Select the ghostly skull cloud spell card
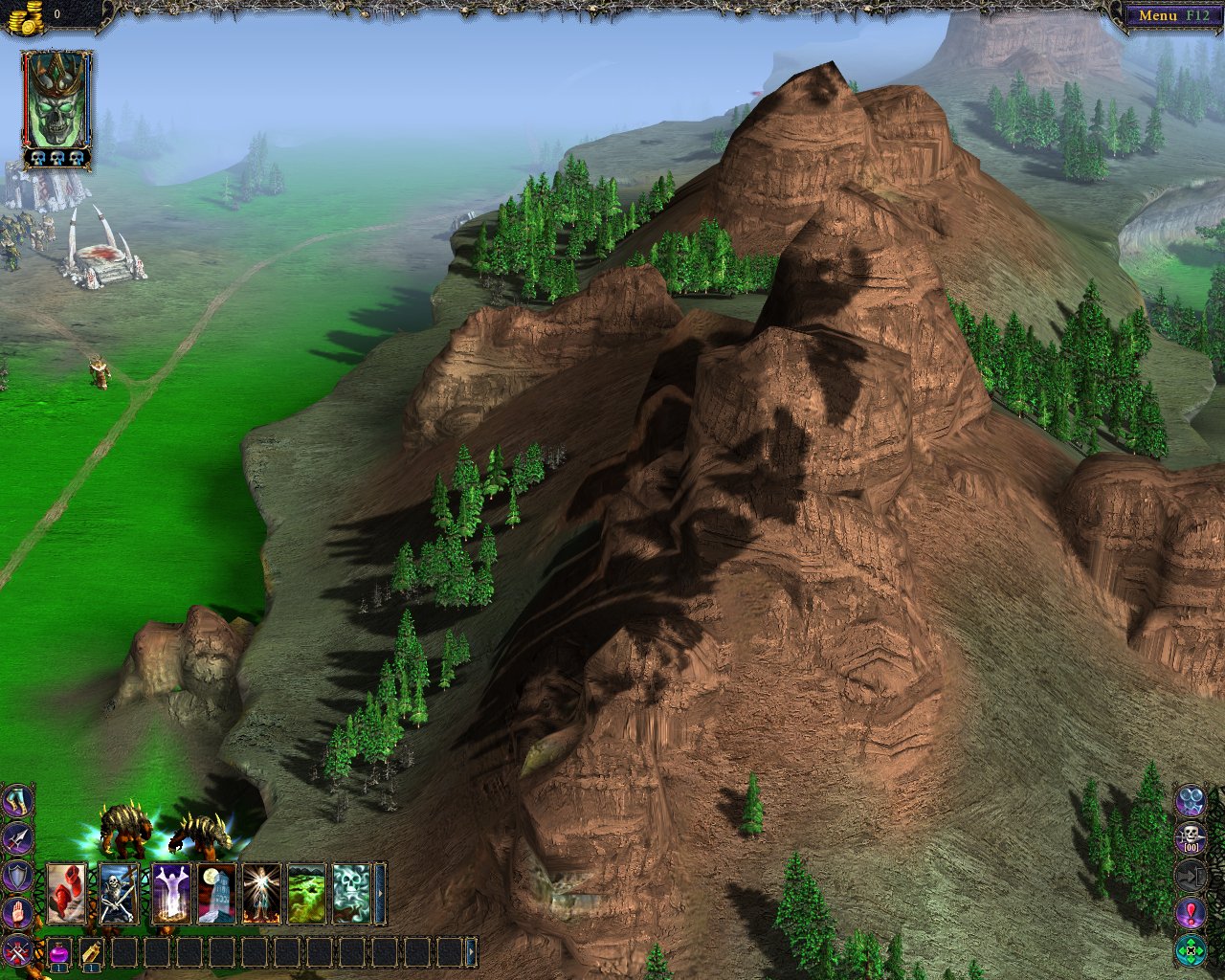 [x=351, y=893]
